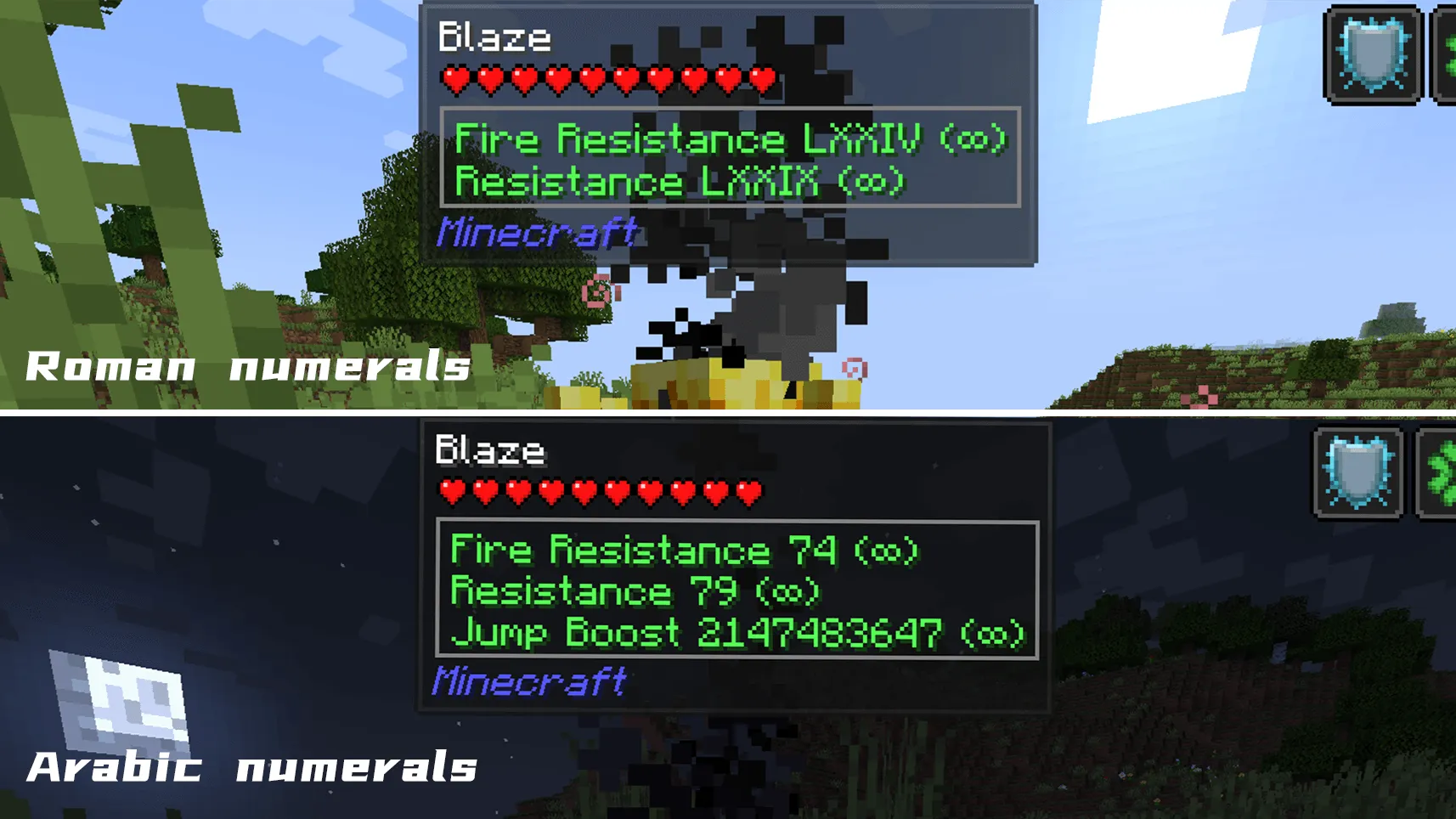Select the top Blaze nameplate label
This screenshot has height=819, width=1456.
click(x=494, y=36)
